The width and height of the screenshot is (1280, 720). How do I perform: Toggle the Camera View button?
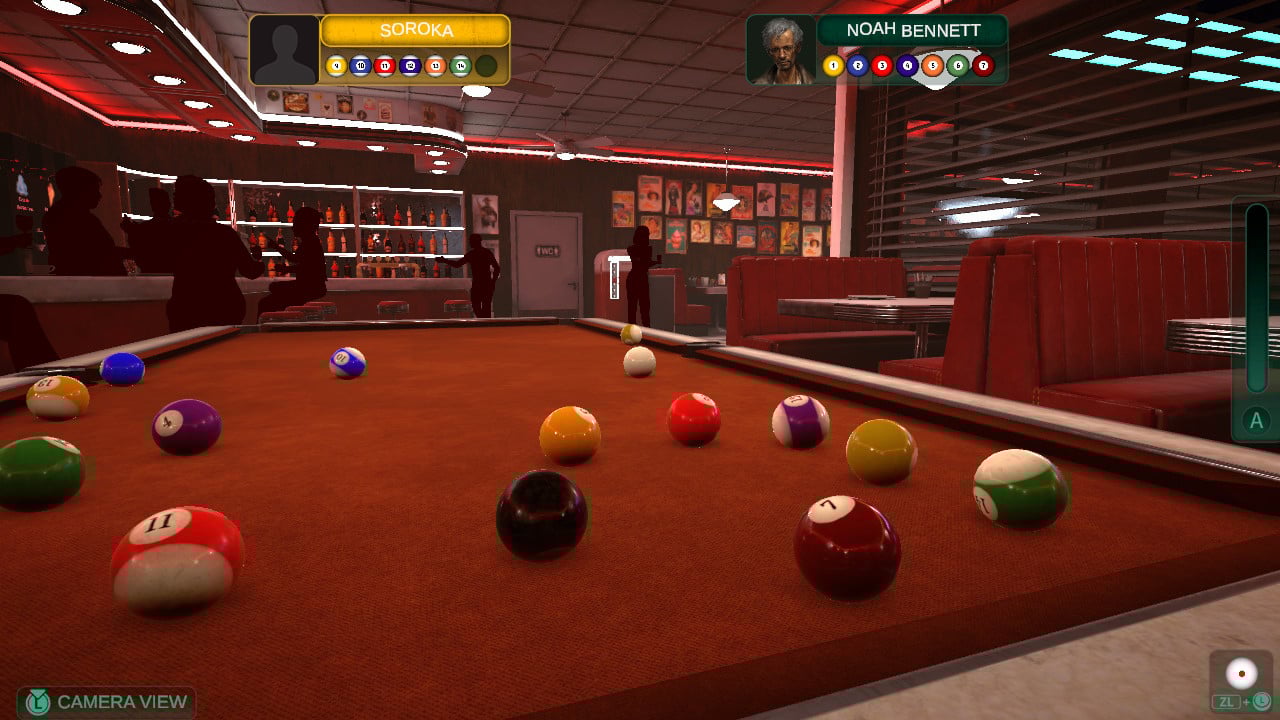pos(106,702)
